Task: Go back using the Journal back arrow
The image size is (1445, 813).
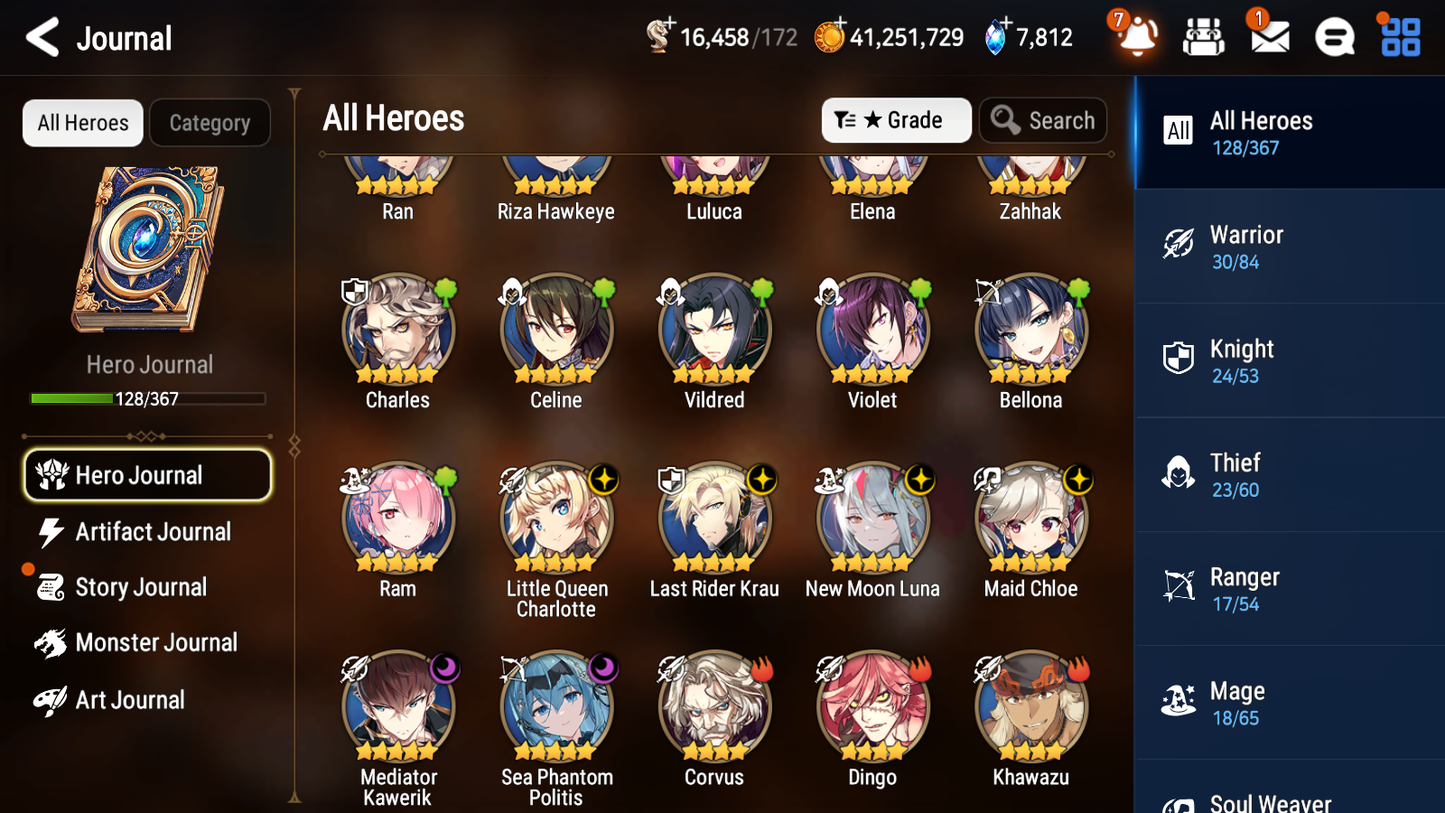Action: (x=42, y=37)
